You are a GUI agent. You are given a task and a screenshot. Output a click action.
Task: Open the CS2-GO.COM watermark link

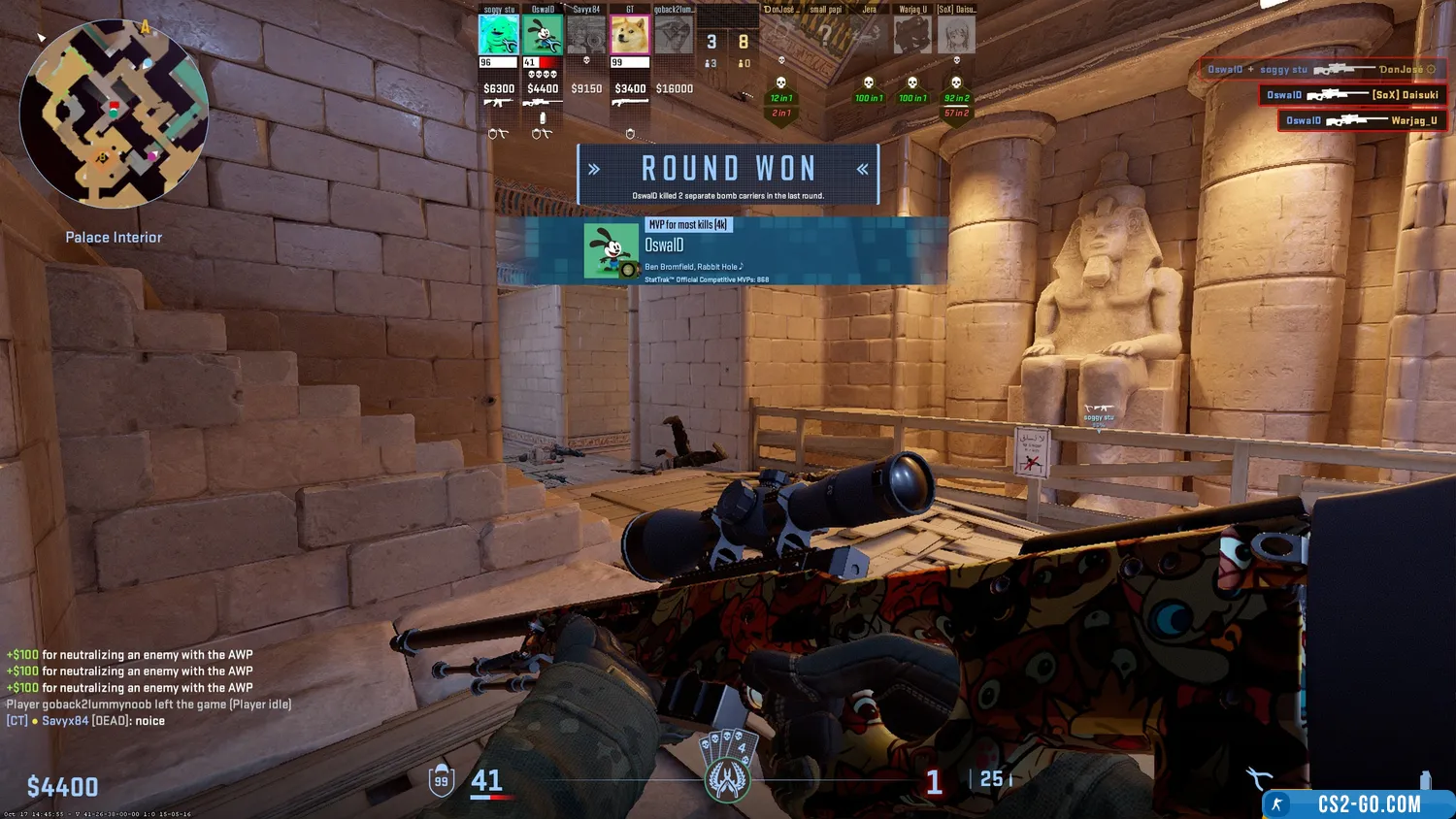point(1359,803)
